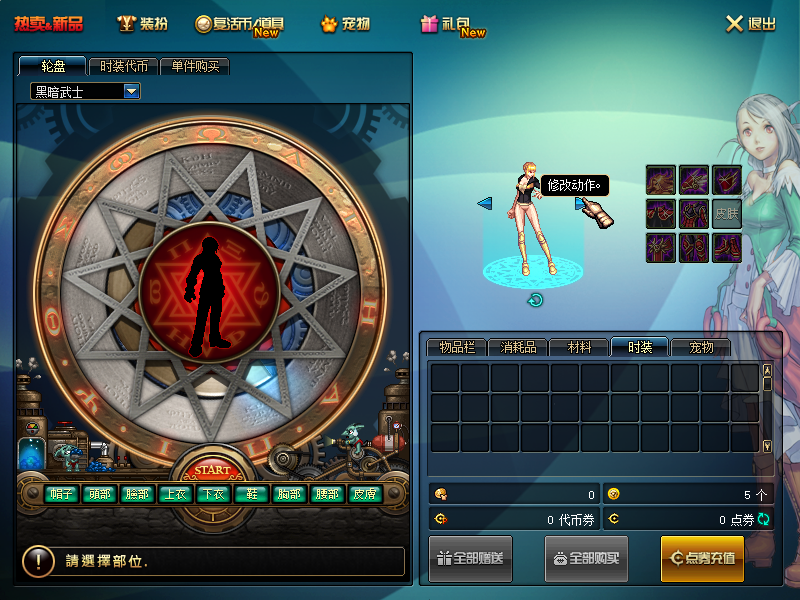Reset the character preview with the circular arrow
Screen dimensions: 800x600
535,300
